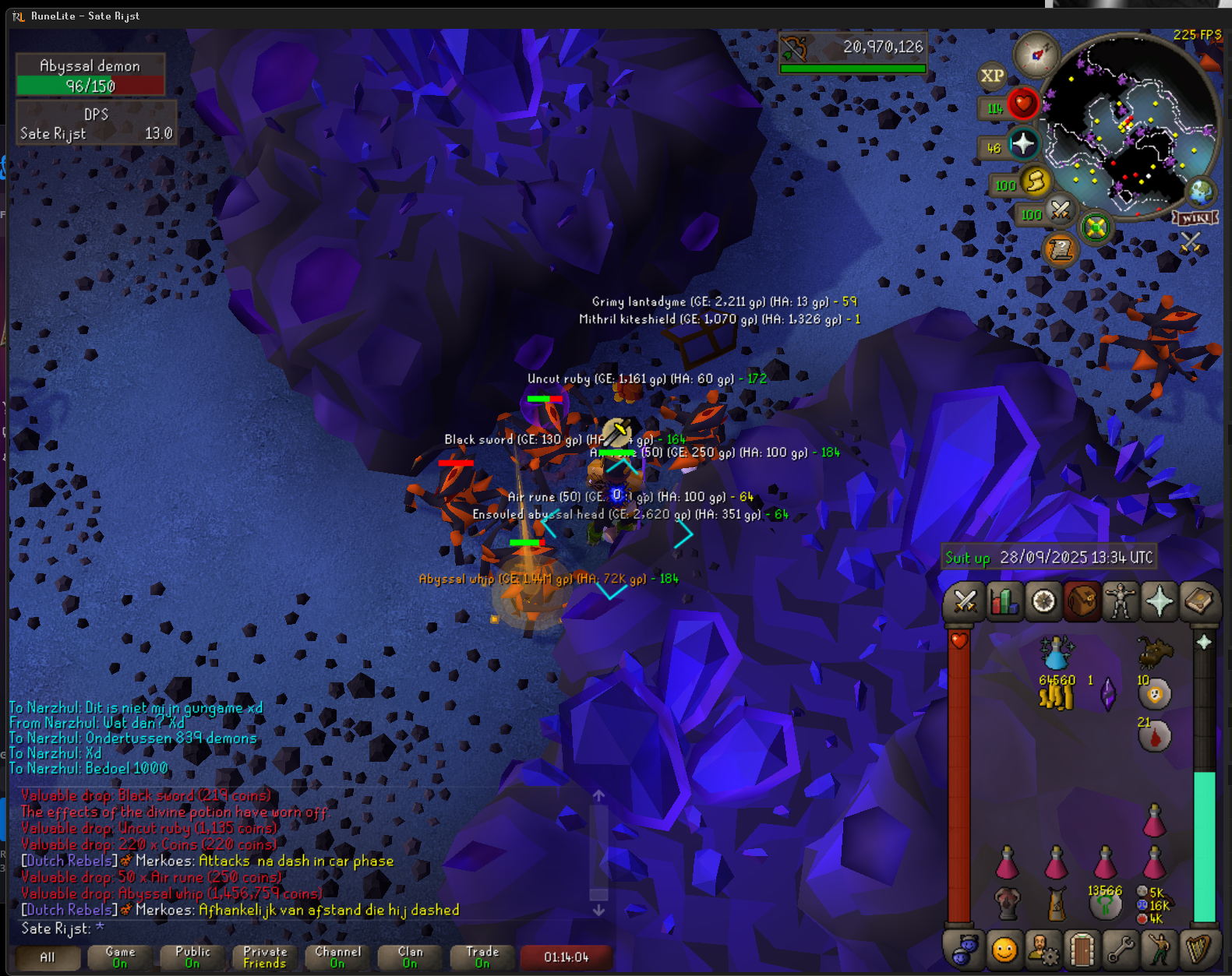This screenshot has width=1232, height=976.
Task: Open the Prayer tab
Action: [1160, 602]
